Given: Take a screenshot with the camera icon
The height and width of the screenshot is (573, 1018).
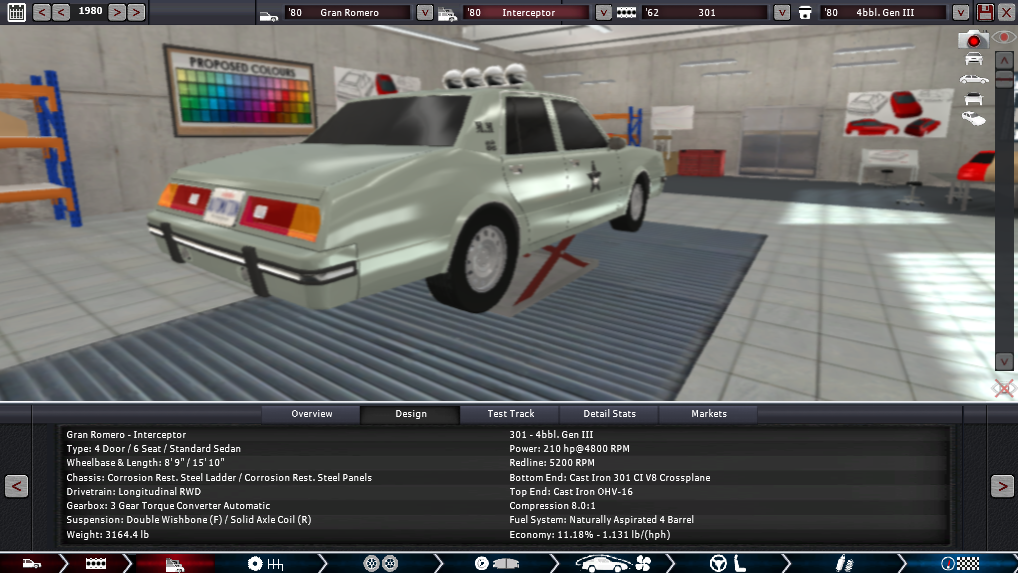Looking at the screenshot, I should tap(972, 40).
